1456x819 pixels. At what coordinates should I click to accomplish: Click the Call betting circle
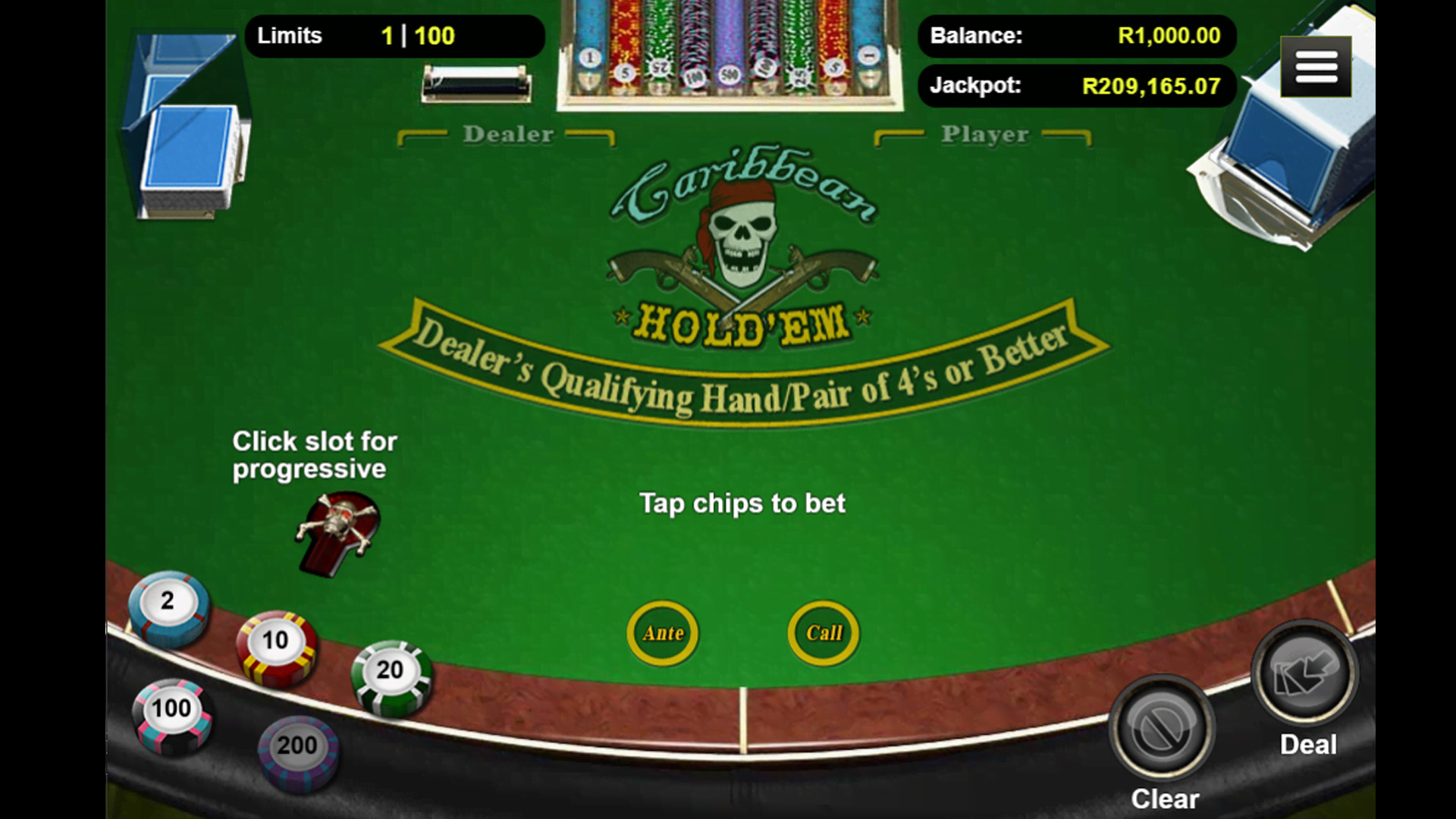(x=824, y=633)
